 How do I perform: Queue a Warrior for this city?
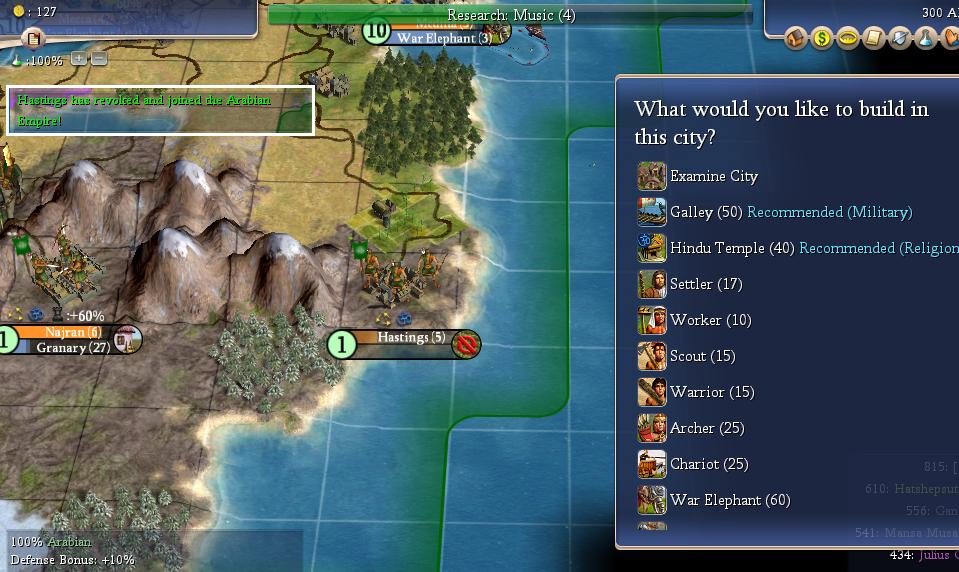pos(711,392)
